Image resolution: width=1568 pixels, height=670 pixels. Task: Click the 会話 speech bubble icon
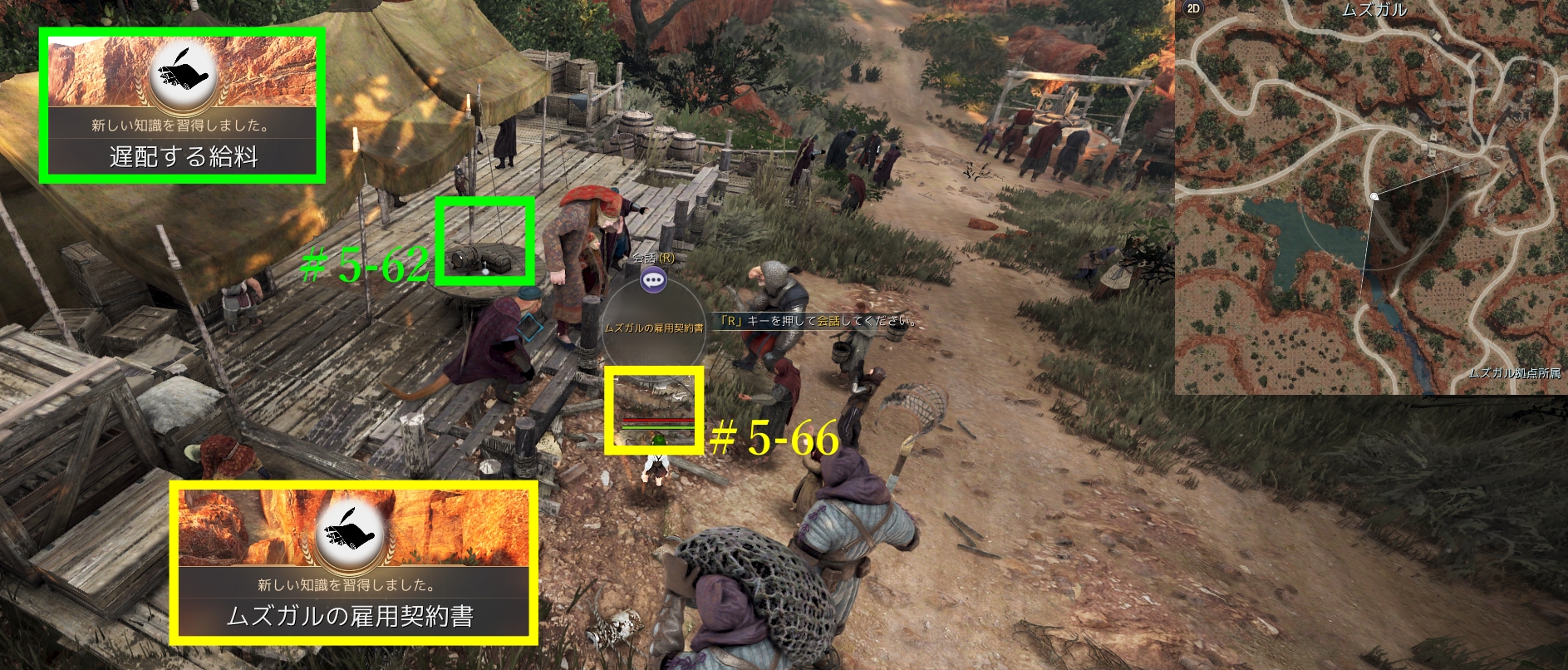click(x=654, y=280)
